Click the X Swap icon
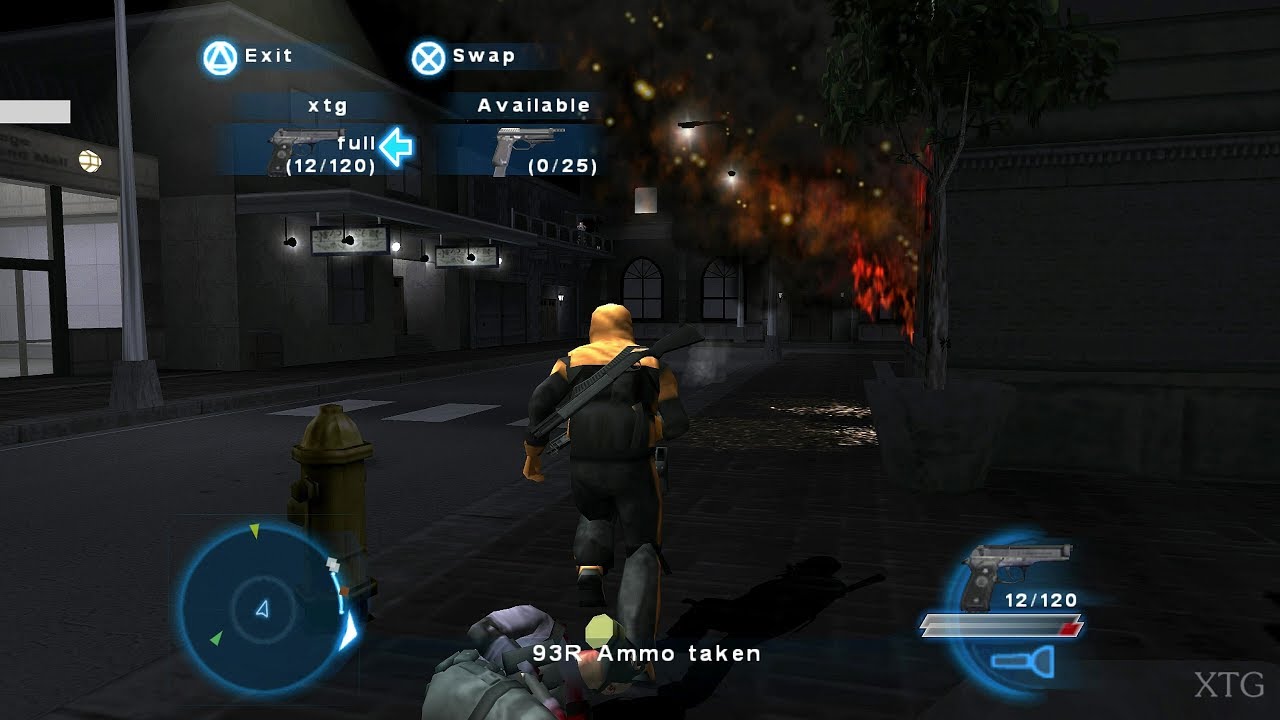 [430, 56]
